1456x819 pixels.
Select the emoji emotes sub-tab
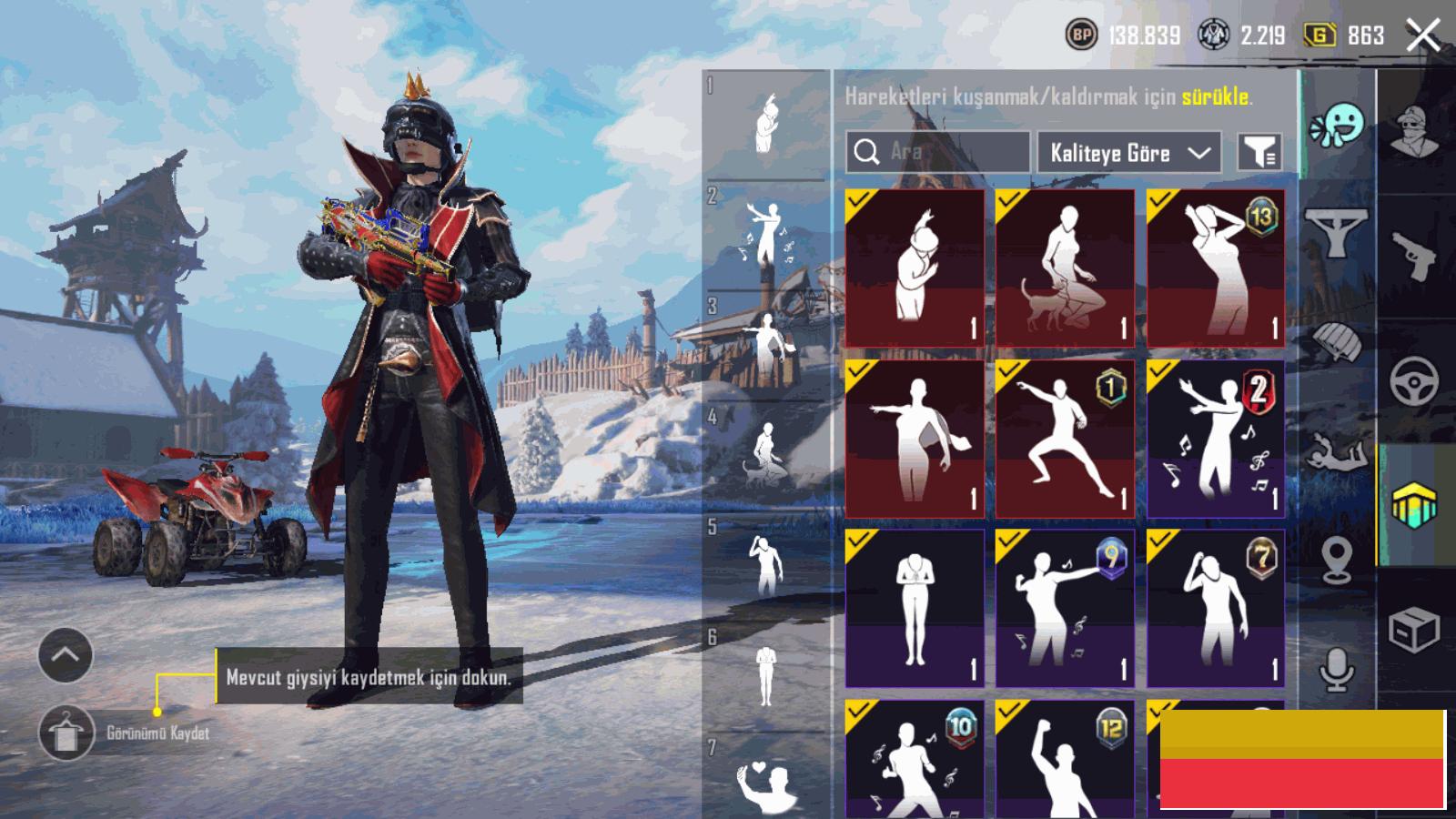pyautogui.click(x=1336, y=125)
